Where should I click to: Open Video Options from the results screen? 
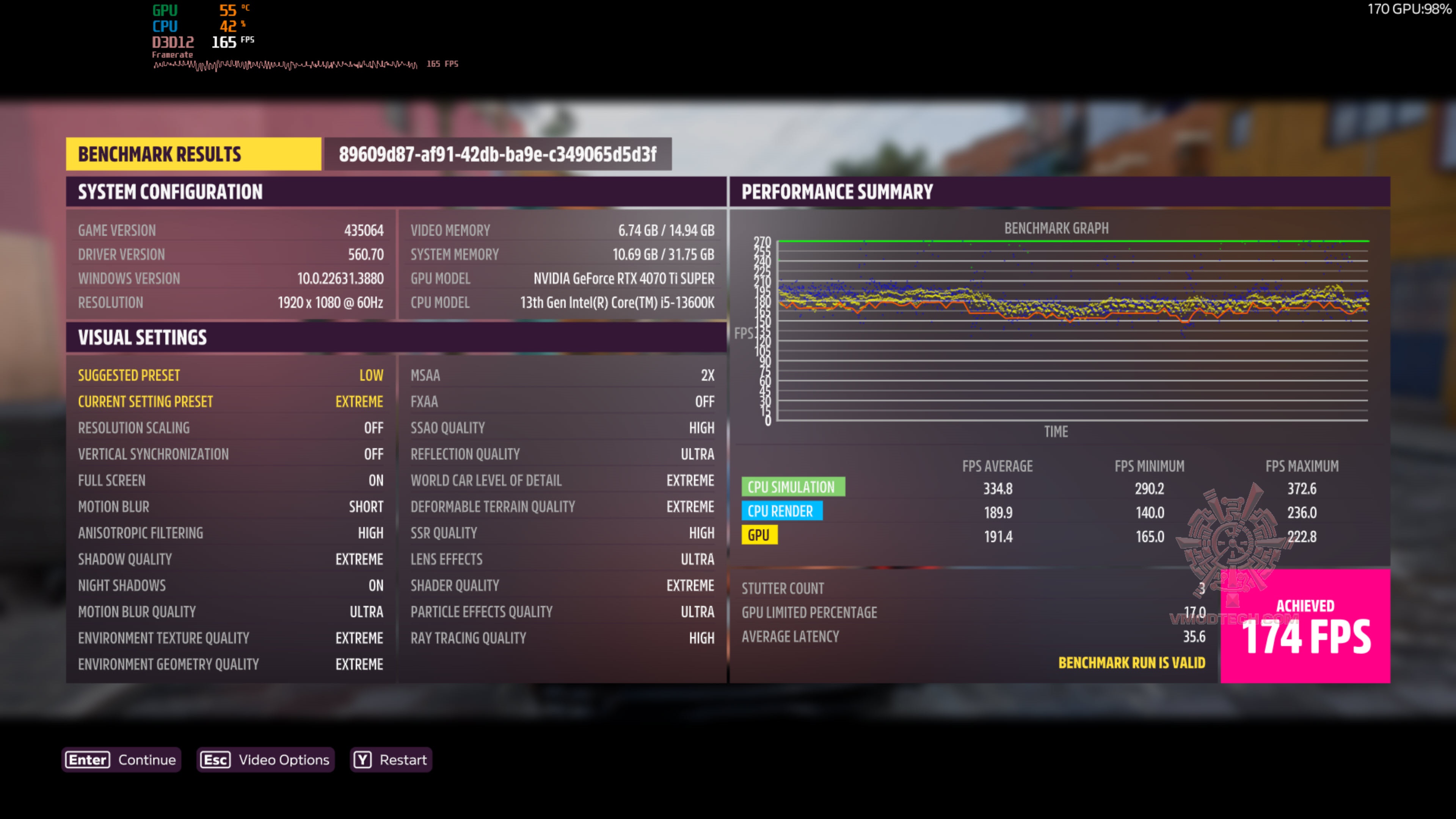click(265, 759)
